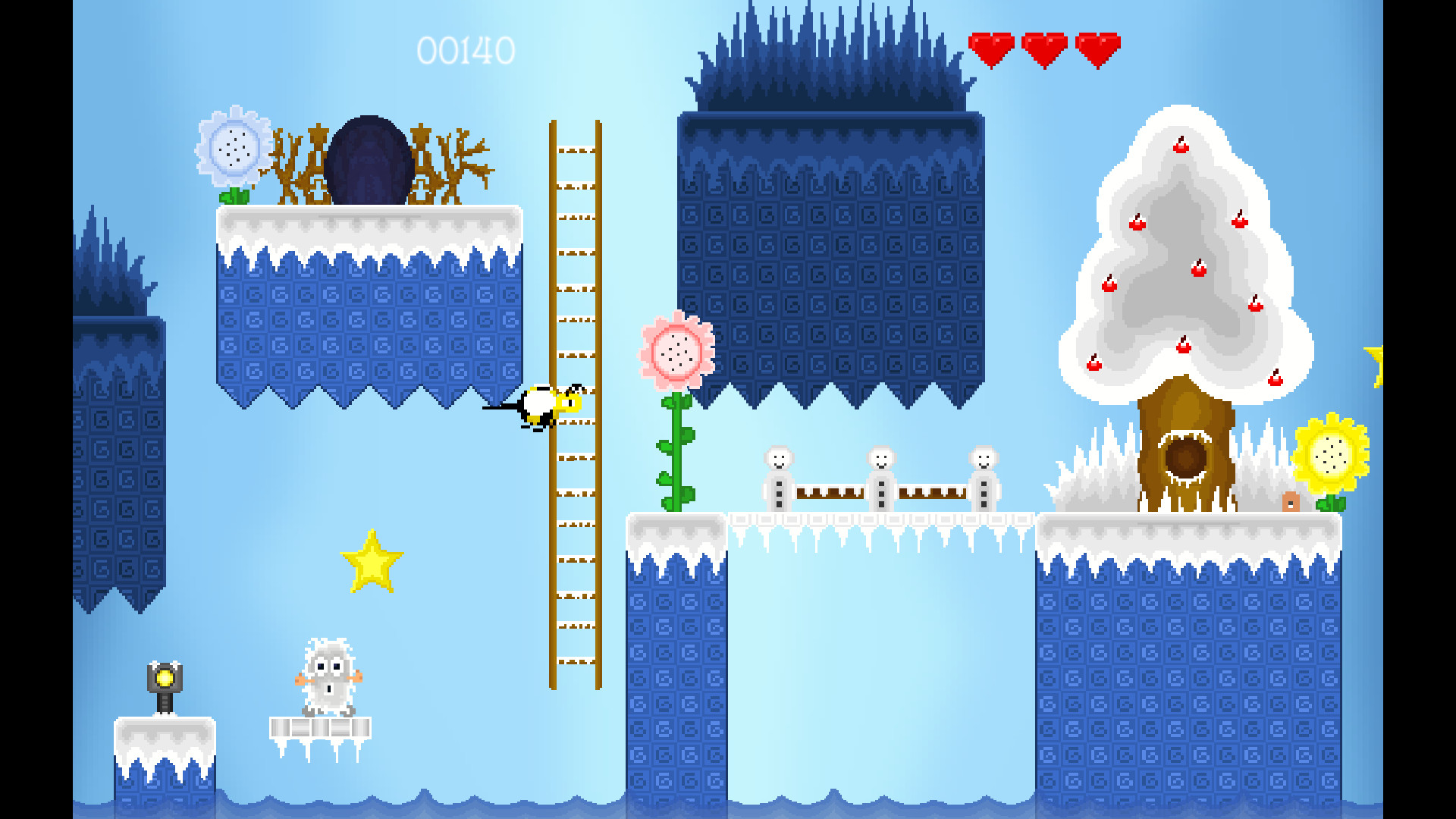Click the rightmost red heart in the HUD
This screenshot has width=1456, height=819.
click(1099, 47)
